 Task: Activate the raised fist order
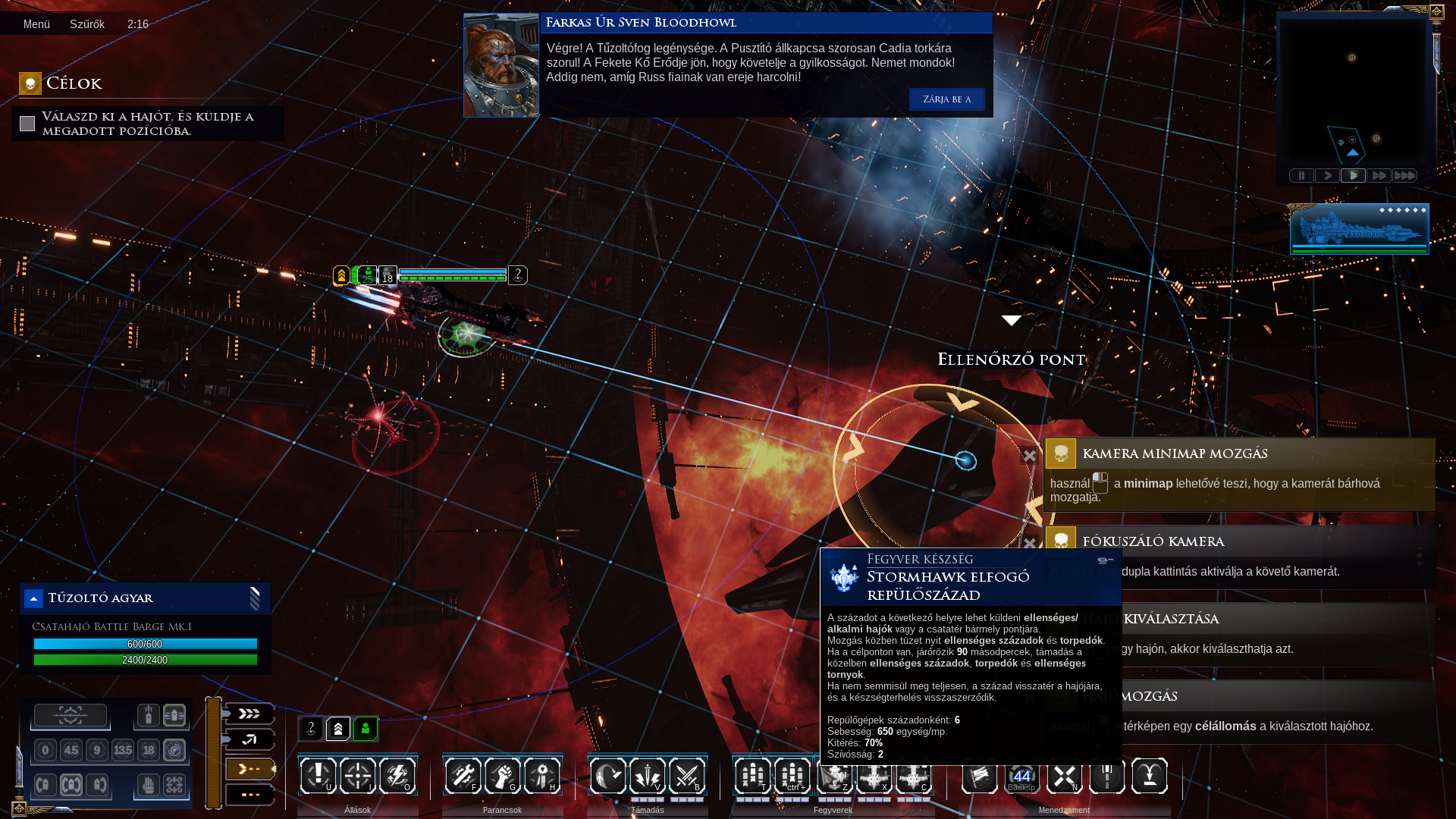pyautogui.click(x=503, y=776)
